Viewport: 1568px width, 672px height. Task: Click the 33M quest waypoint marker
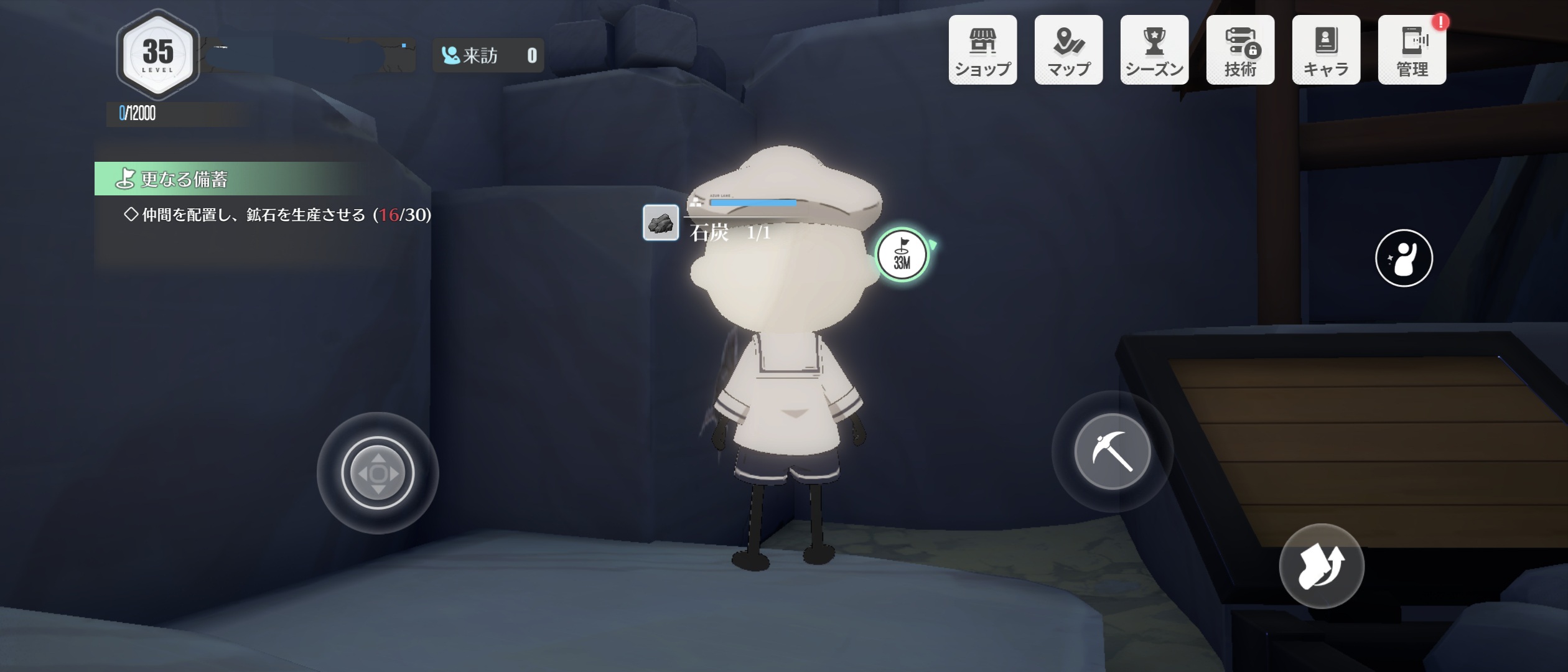coord(902,255)
